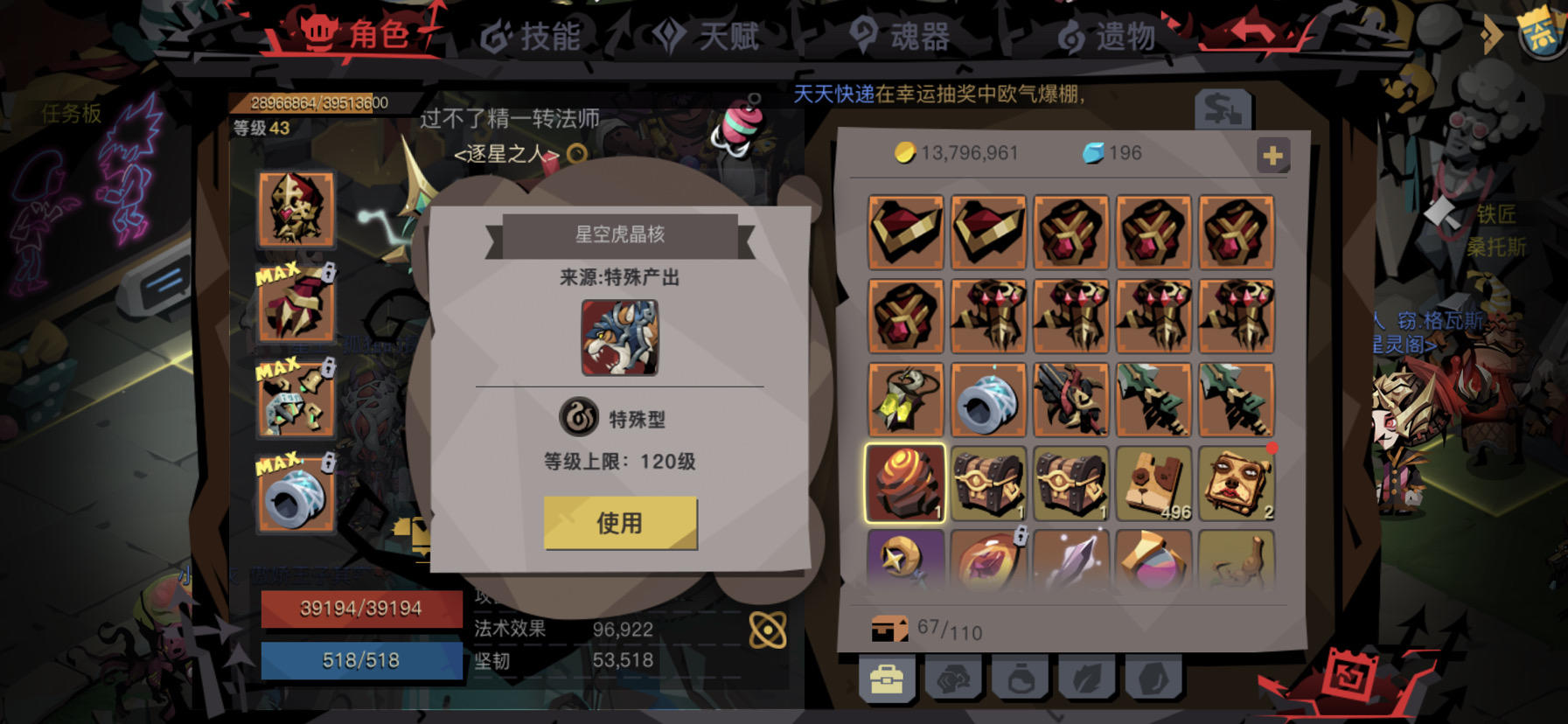
Task: Select the paw item with count 496
Action: point(1154,483)
